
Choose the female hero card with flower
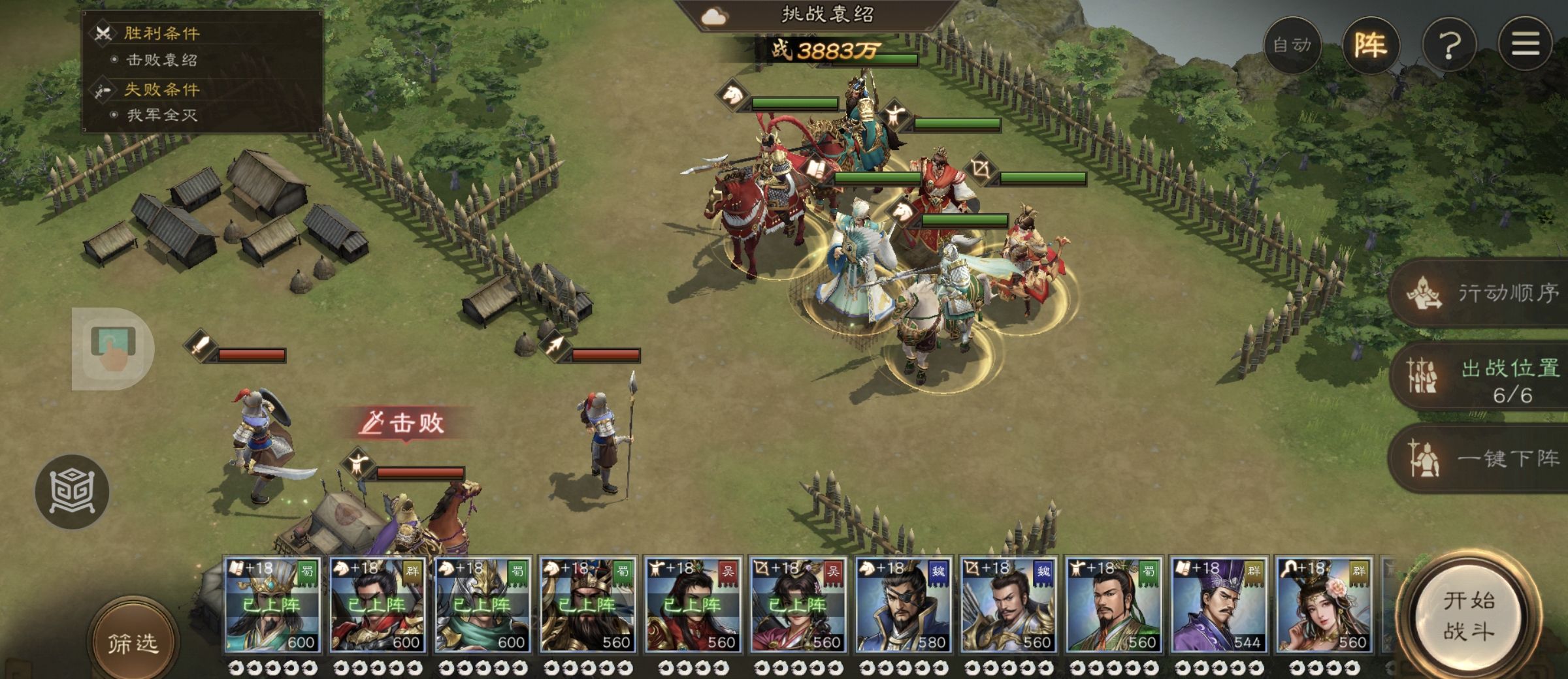tap(1323, 605)
